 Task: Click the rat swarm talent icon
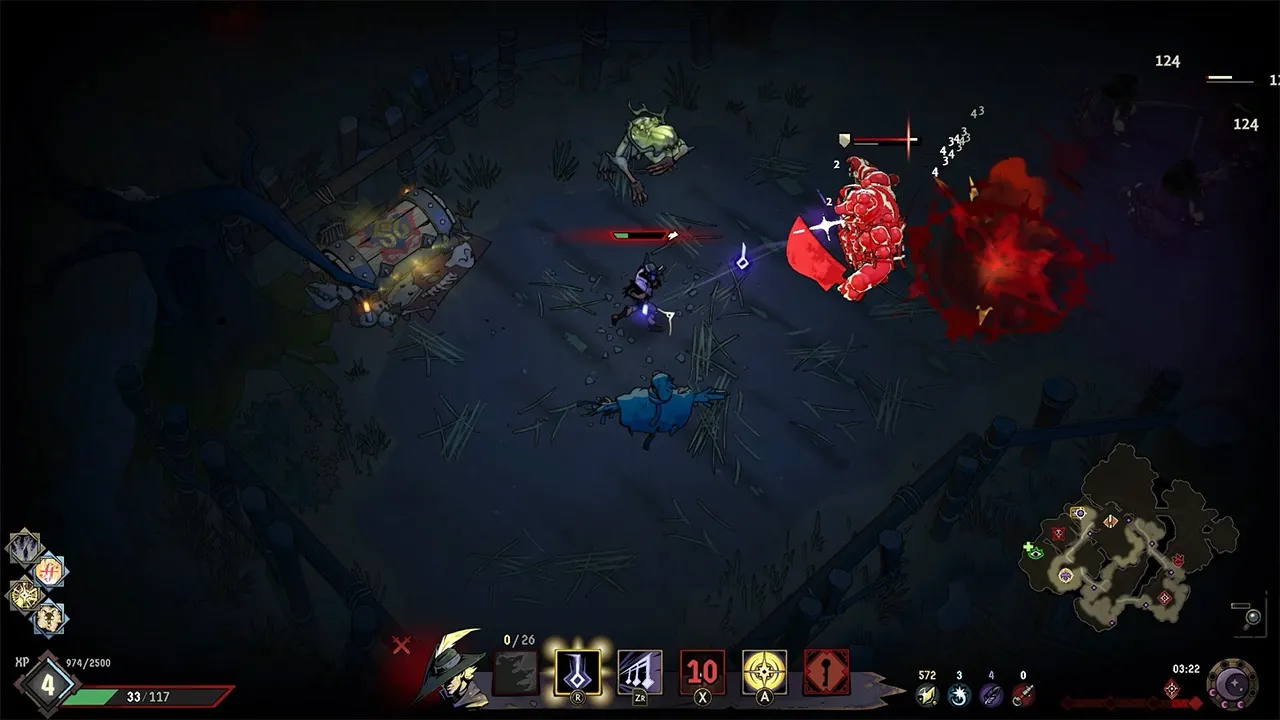click(x=50, y=619)
